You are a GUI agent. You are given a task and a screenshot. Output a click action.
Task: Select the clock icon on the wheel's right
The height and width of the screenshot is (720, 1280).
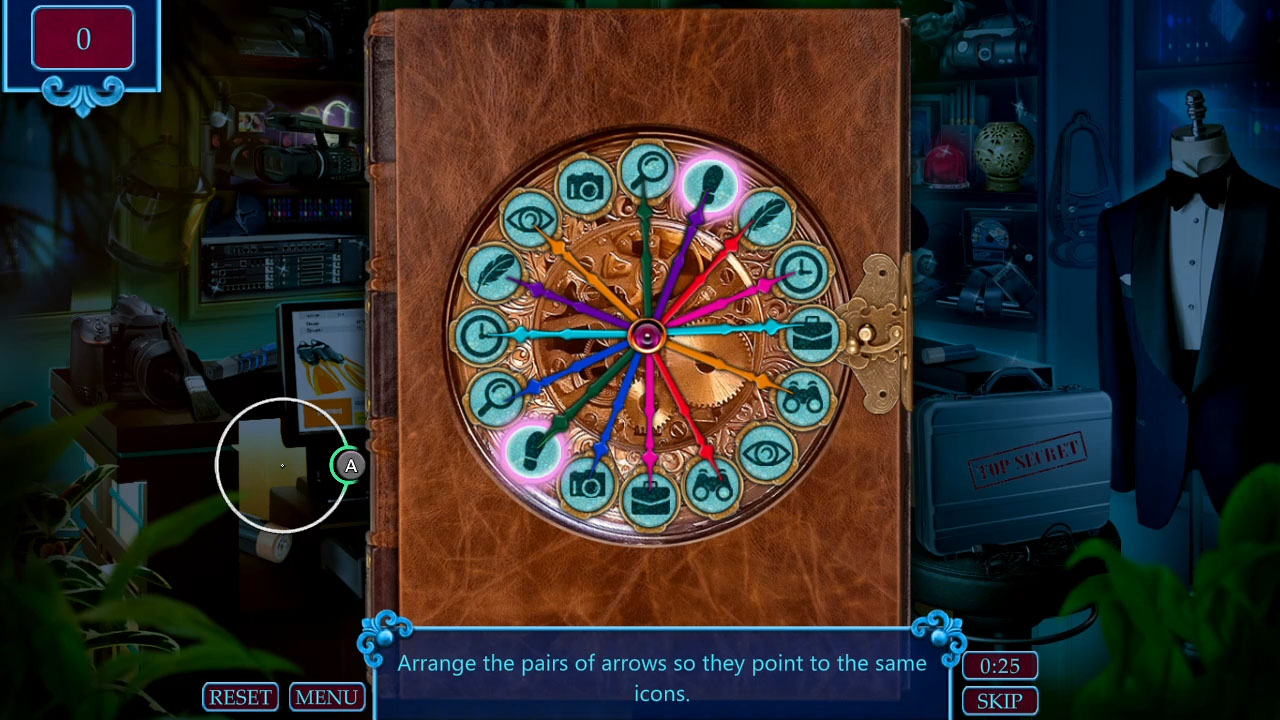point(802,272)
